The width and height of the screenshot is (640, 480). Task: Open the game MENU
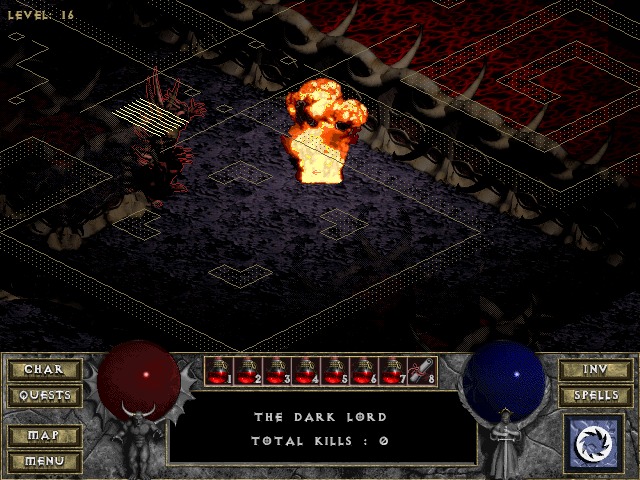pyautogui.click(x=44, y=461)
